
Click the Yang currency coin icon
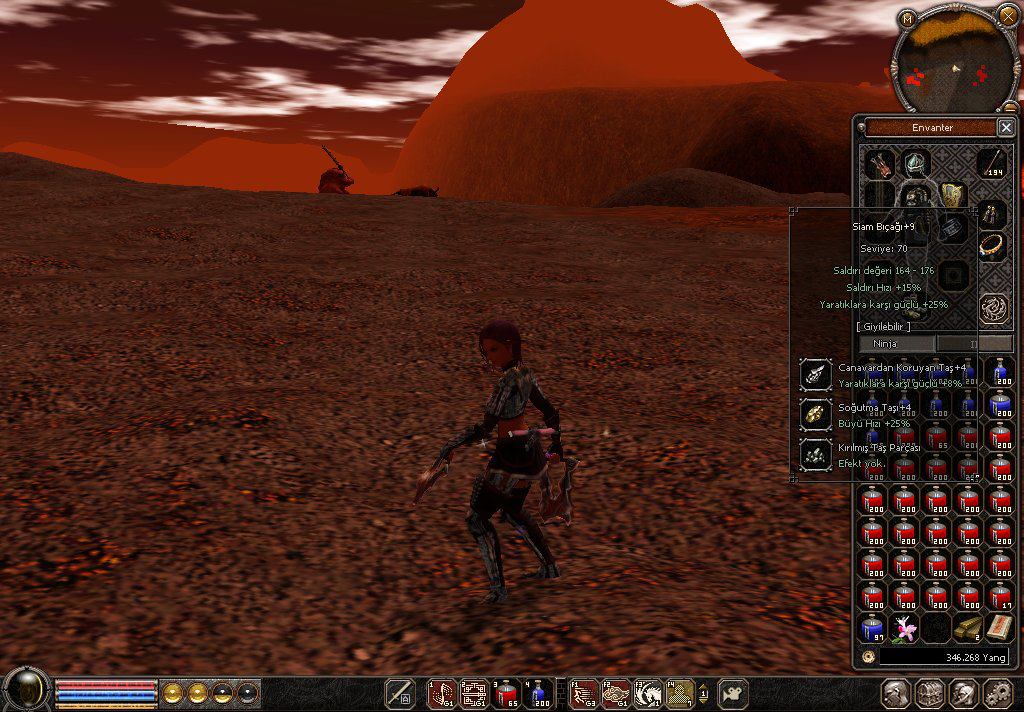[x=868, y=657]
